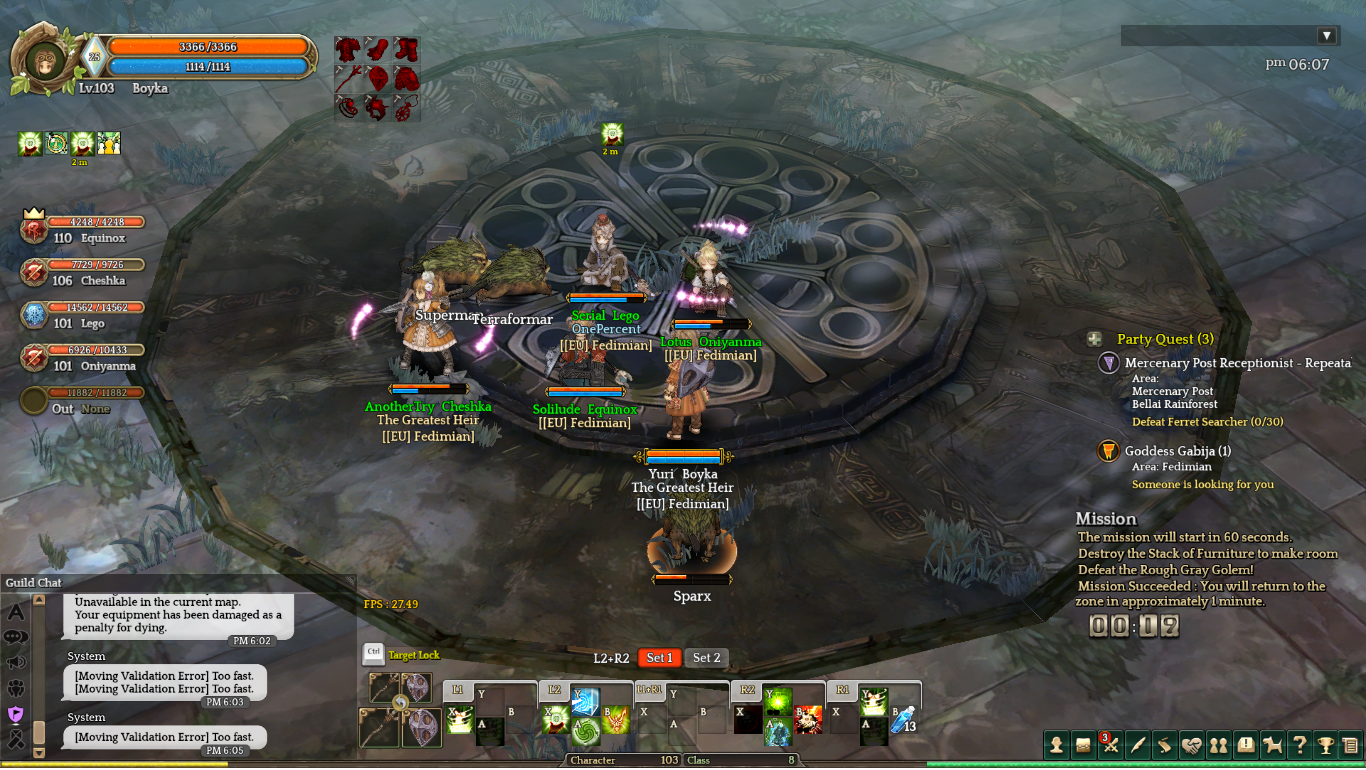Screen dimensions: 1366x770
Task: Select party member Equinox's frame
Action: pos(80,230)
